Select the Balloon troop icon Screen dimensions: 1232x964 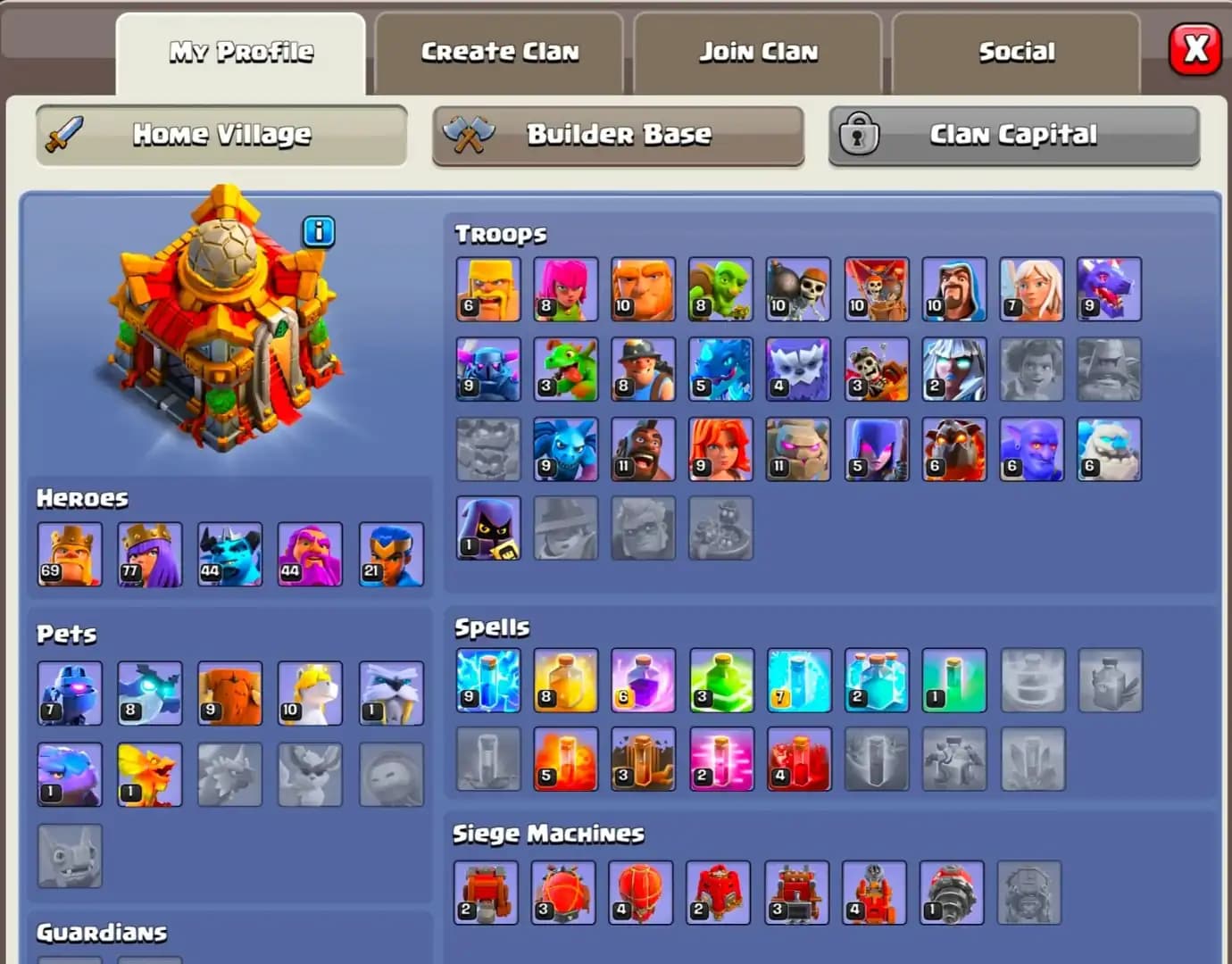point(876,290)
